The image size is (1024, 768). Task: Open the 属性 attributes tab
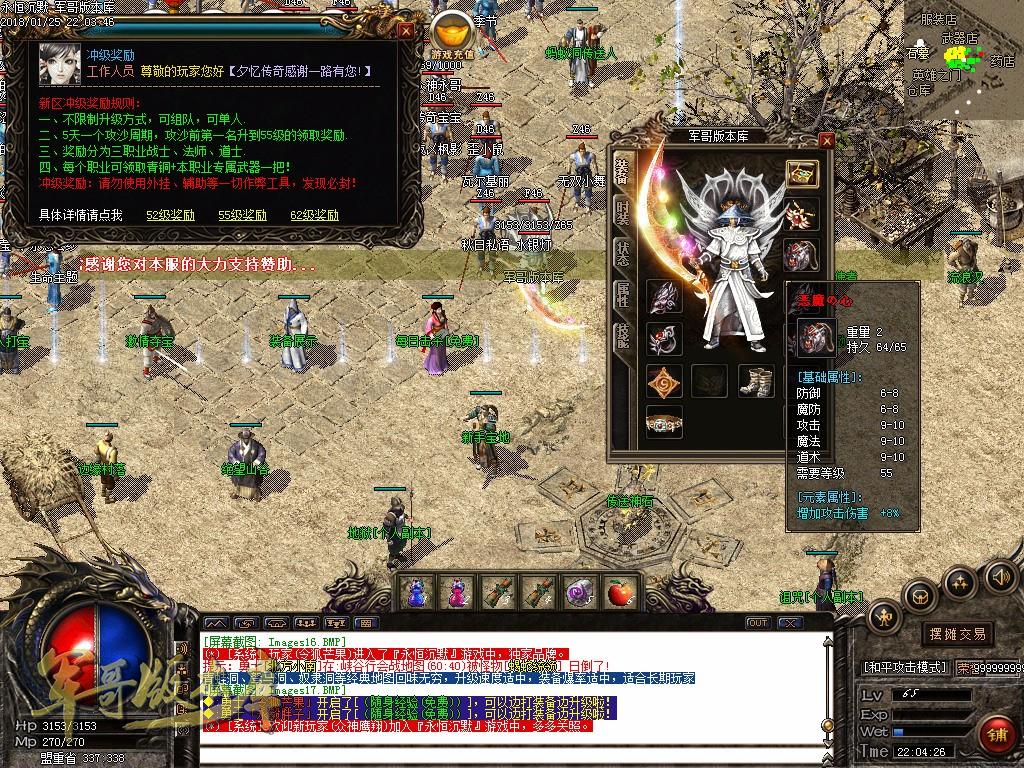click(x=622, y=294)
